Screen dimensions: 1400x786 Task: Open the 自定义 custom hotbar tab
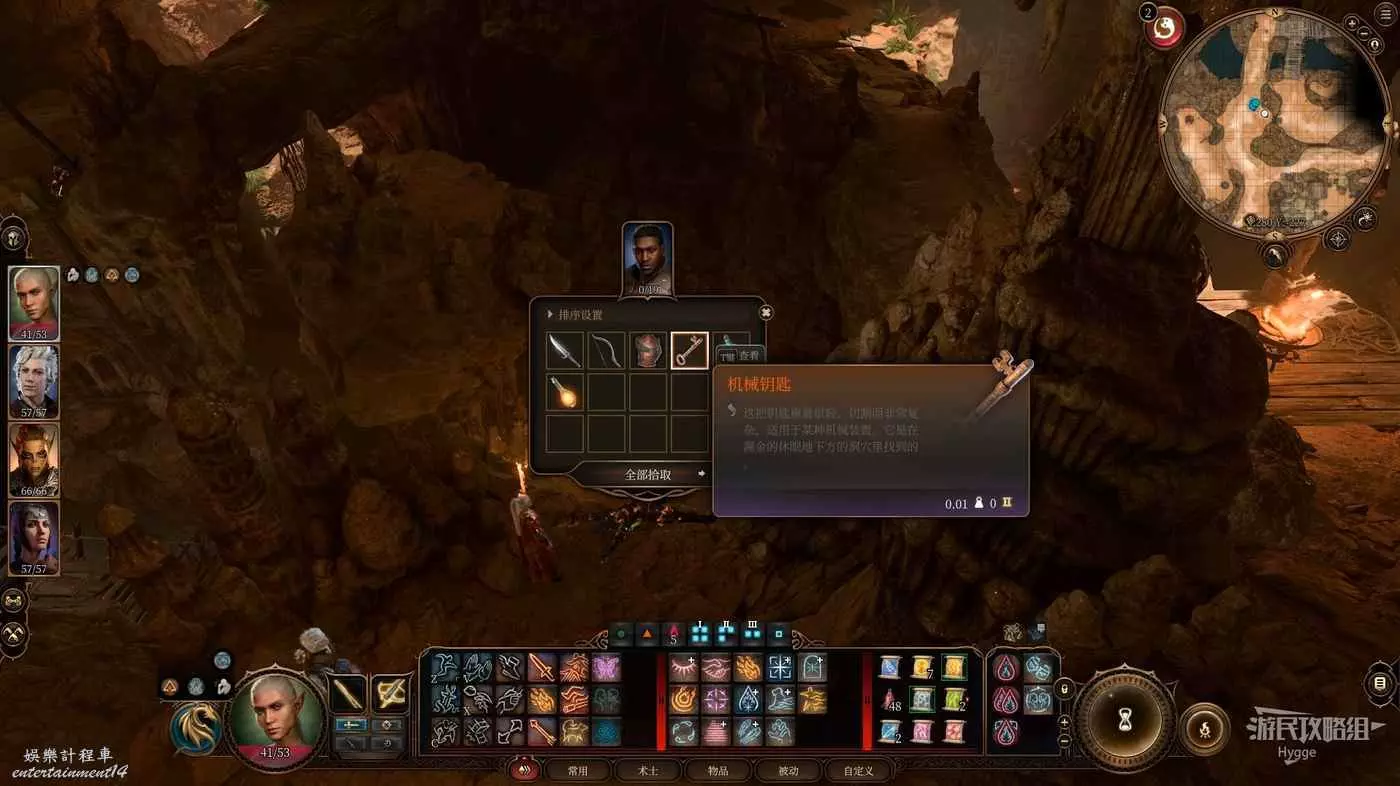coord(858,771)
